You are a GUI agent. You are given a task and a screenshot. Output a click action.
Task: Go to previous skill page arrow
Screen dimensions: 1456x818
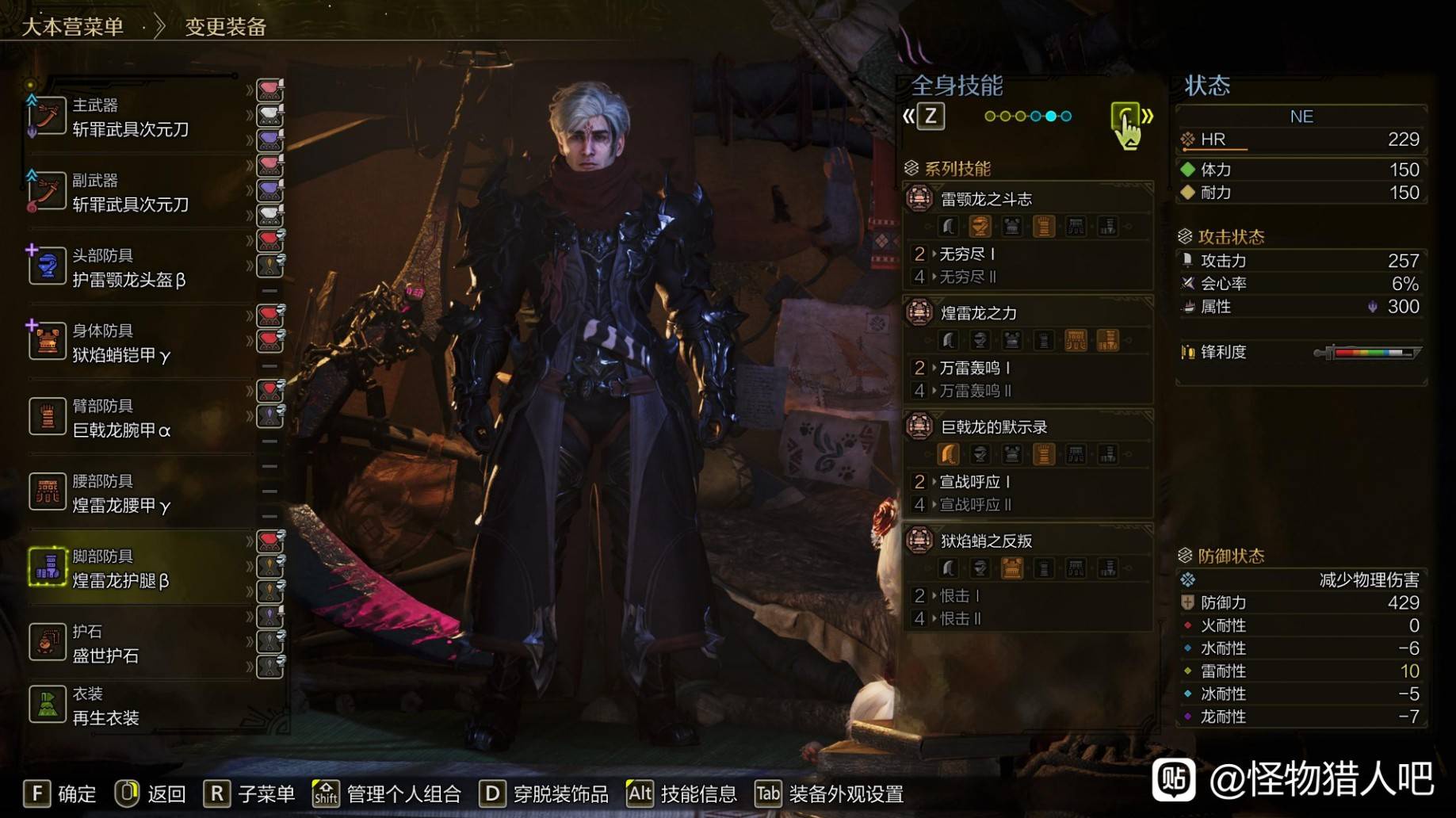click(908, 117)
